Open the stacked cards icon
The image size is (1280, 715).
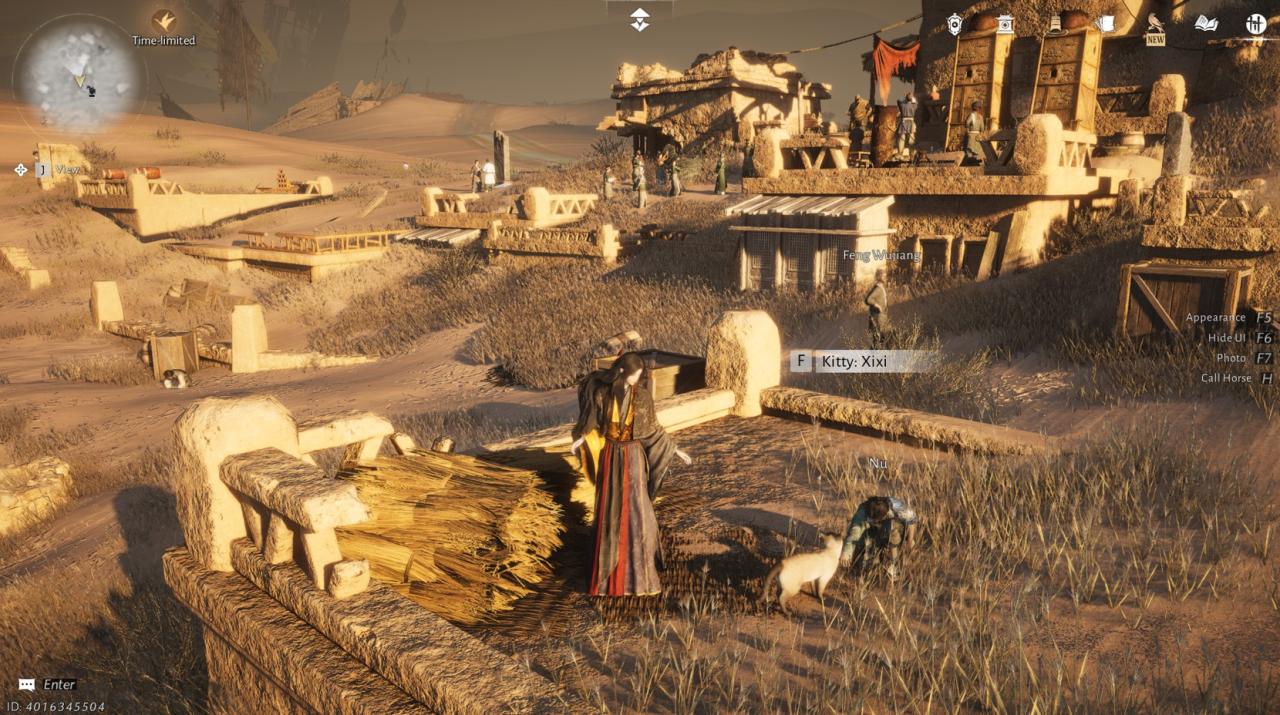pyautogui.click(x=1105, y=23)
